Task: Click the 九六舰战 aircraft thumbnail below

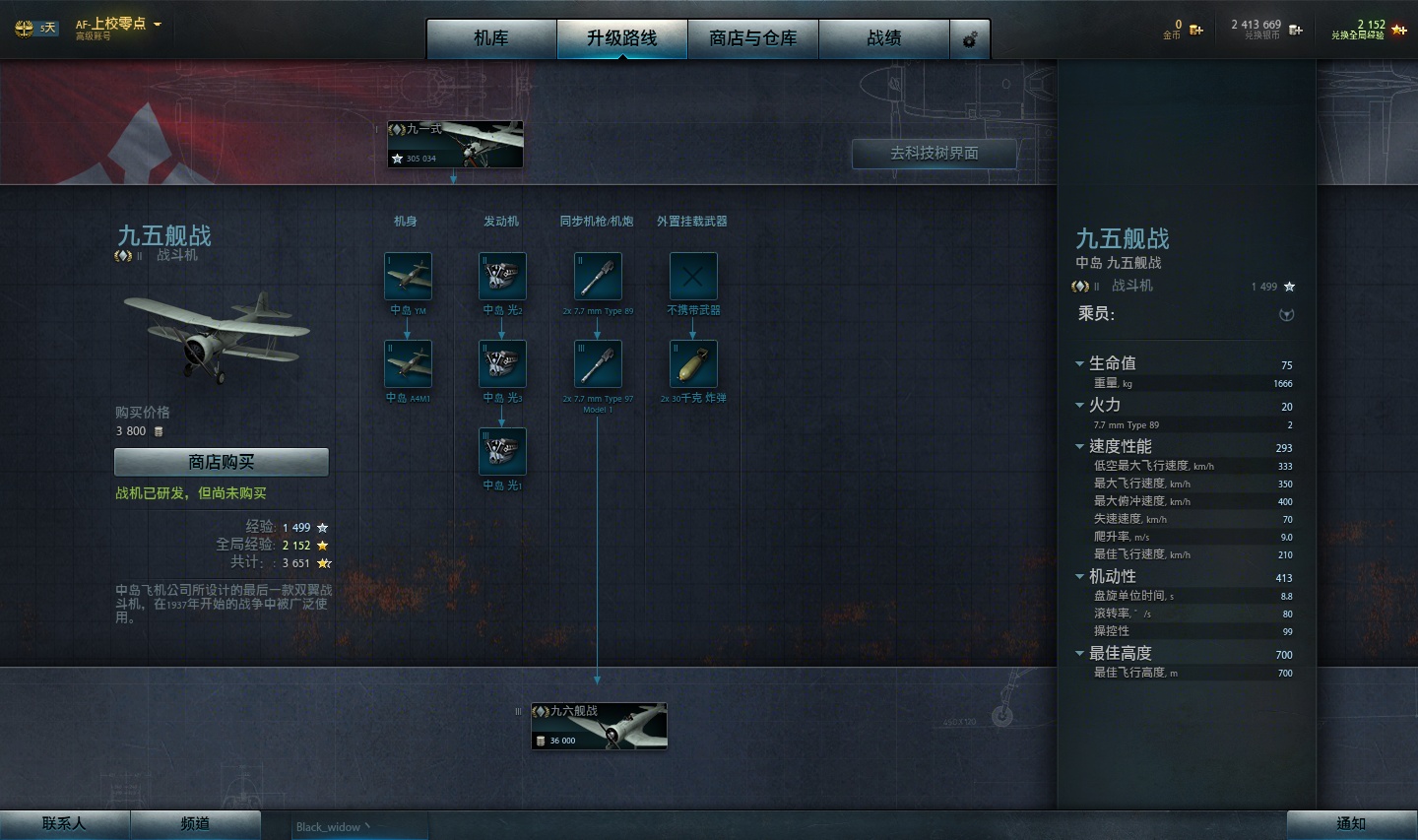Action: coord(599,725)
